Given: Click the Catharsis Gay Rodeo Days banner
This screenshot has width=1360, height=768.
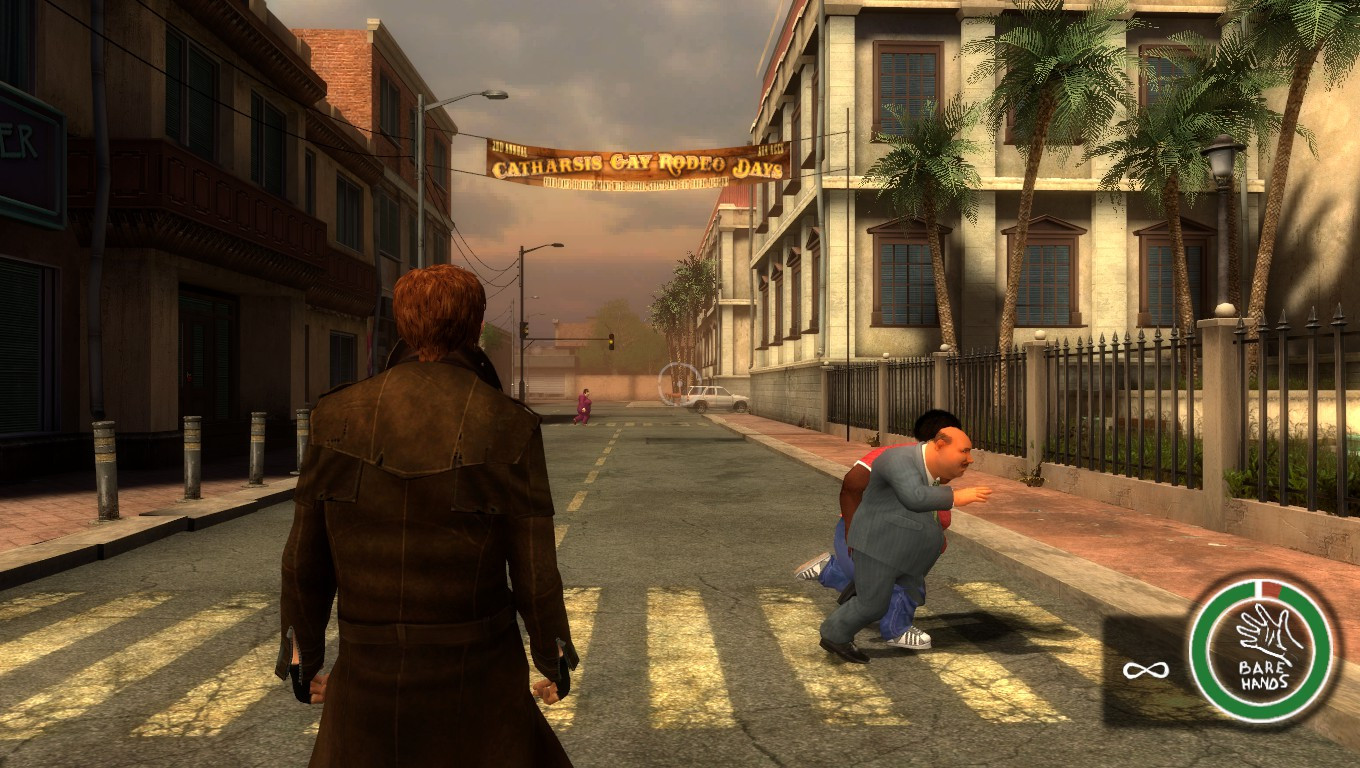Looking at the screenshot, I should pyautogui.click(x=637, y=163).
